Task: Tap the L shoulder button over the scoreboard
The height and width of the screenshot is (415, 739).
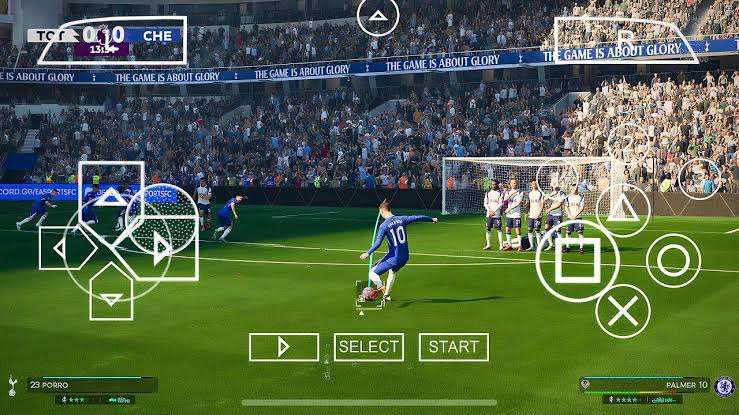Action: 112,40
